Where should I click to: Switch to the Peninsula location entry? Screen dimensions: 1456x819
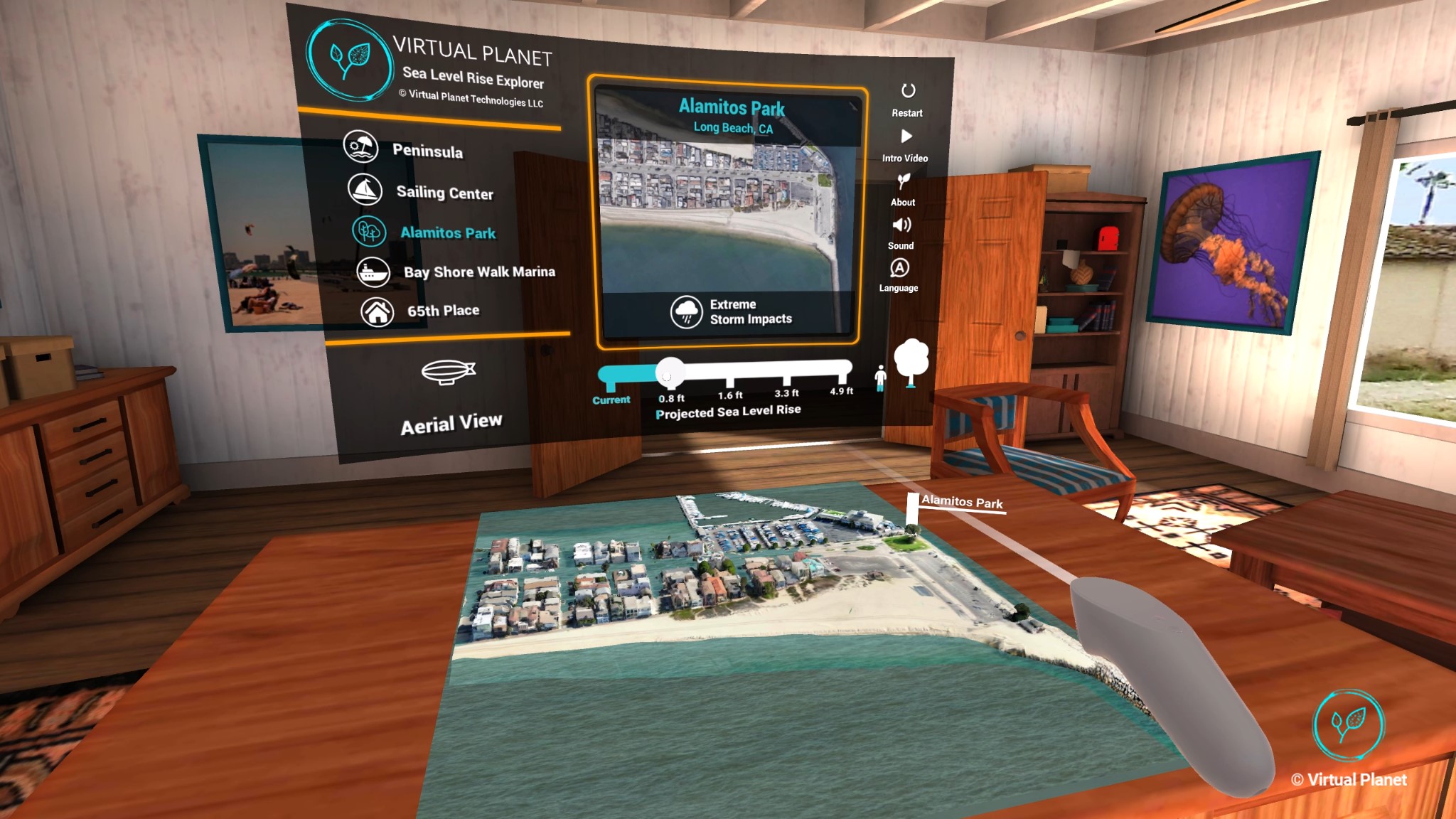click(429, 151)
